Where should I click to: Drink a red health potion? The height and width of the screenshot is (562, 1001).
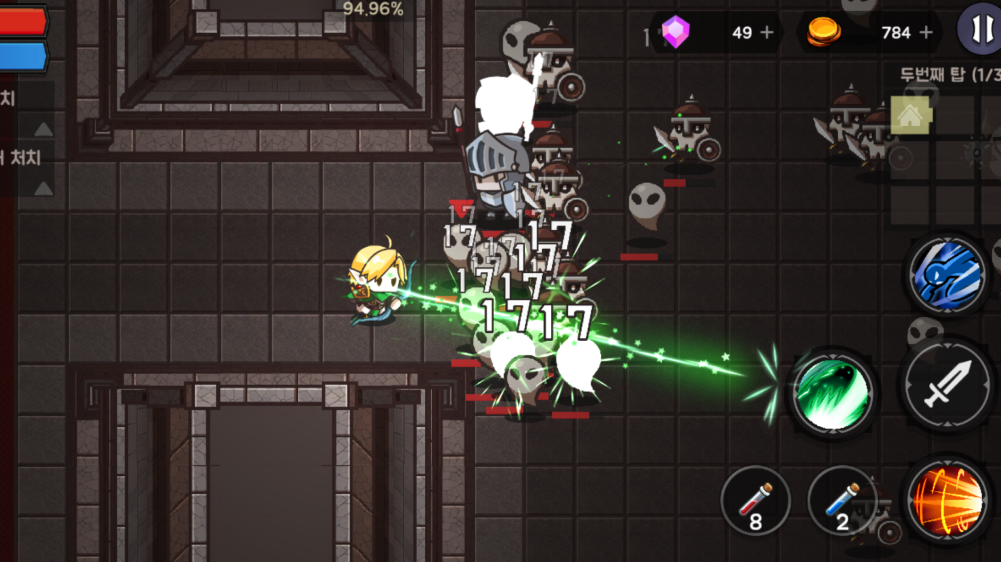click(756, 500)
